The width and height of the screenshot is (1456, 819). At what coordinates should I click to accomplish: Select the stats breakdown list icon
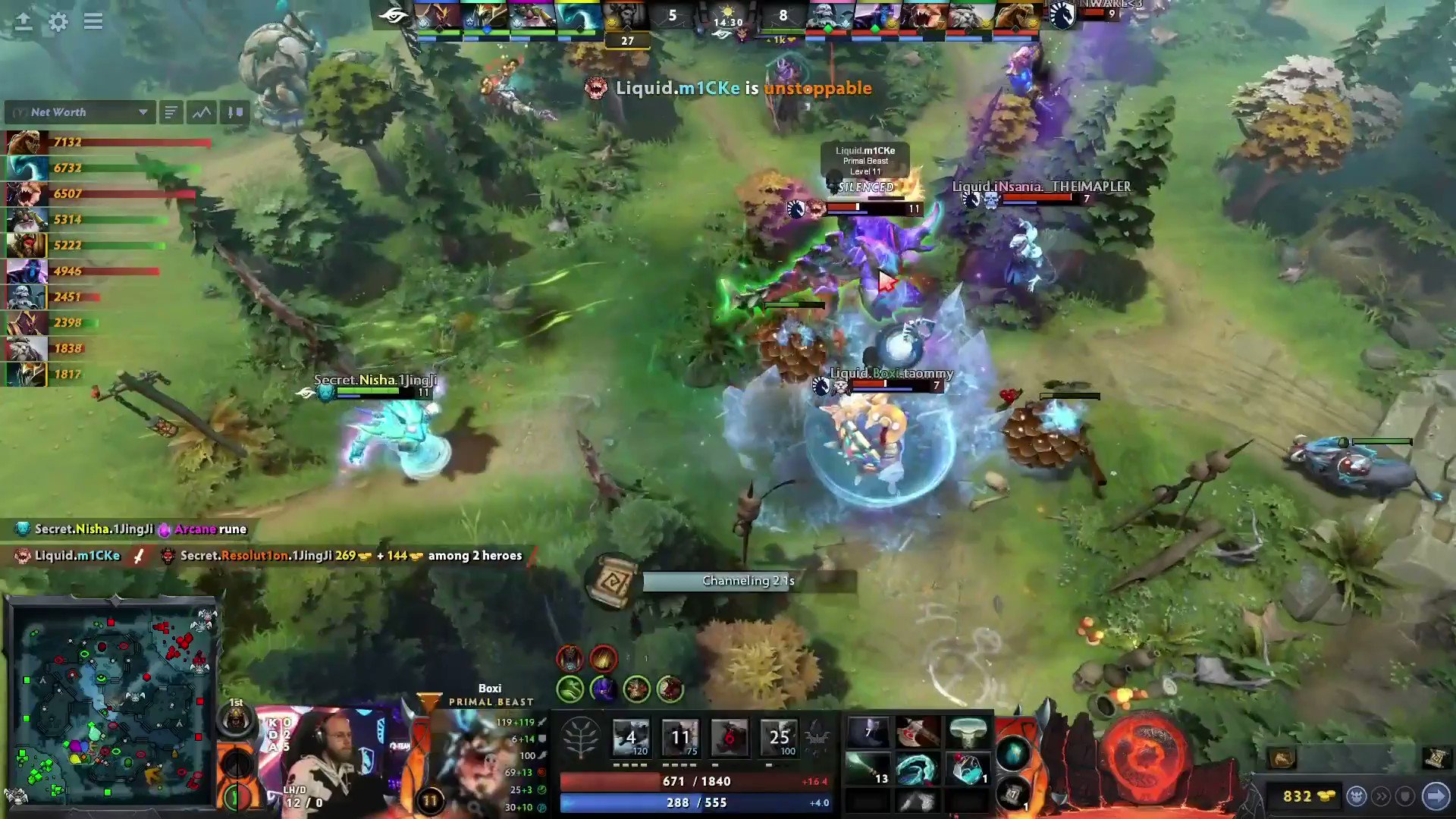click(x=171, y=112)
